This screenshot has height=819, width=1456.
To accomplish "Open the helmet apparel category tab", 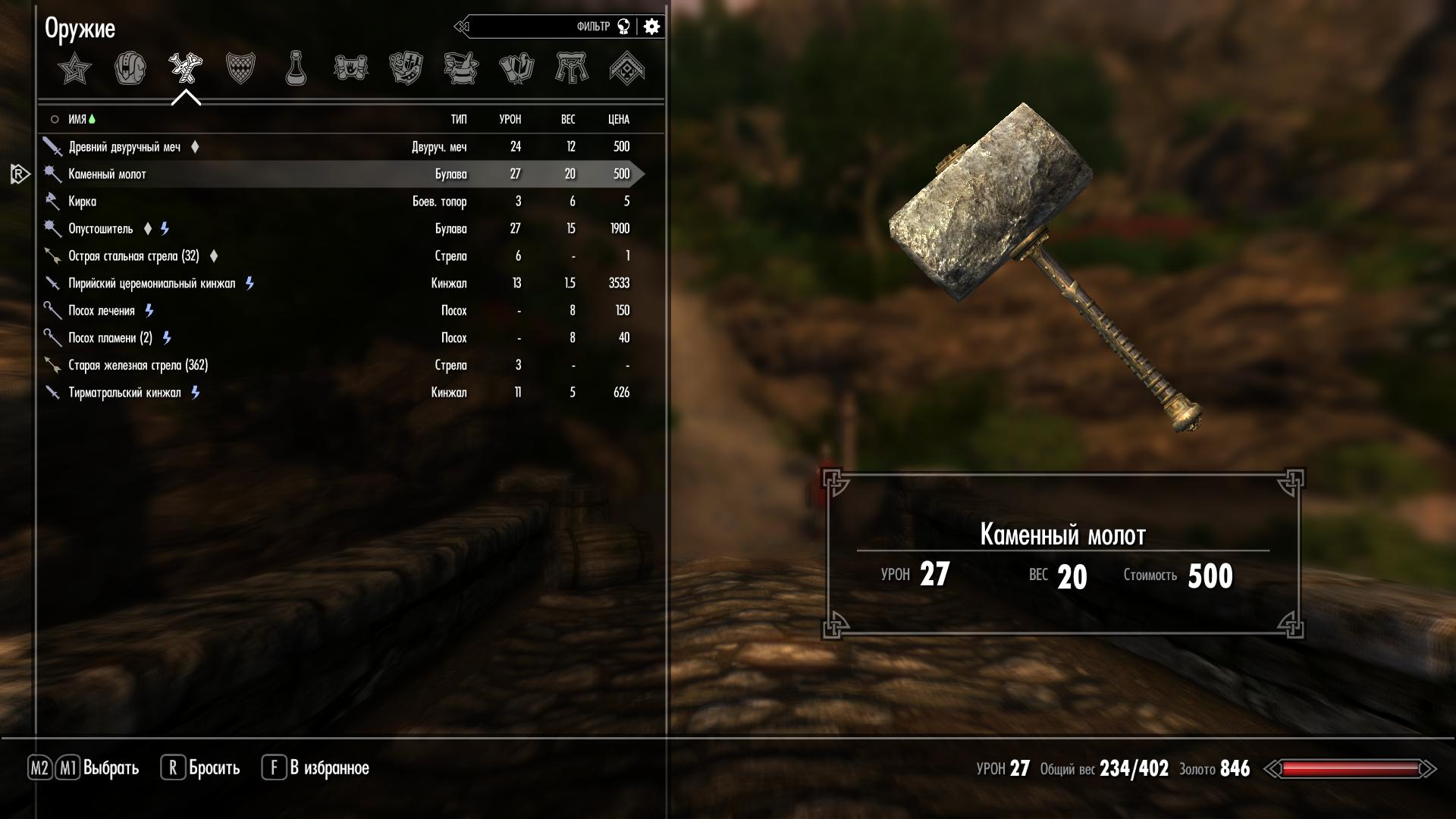I will point(130,69).
